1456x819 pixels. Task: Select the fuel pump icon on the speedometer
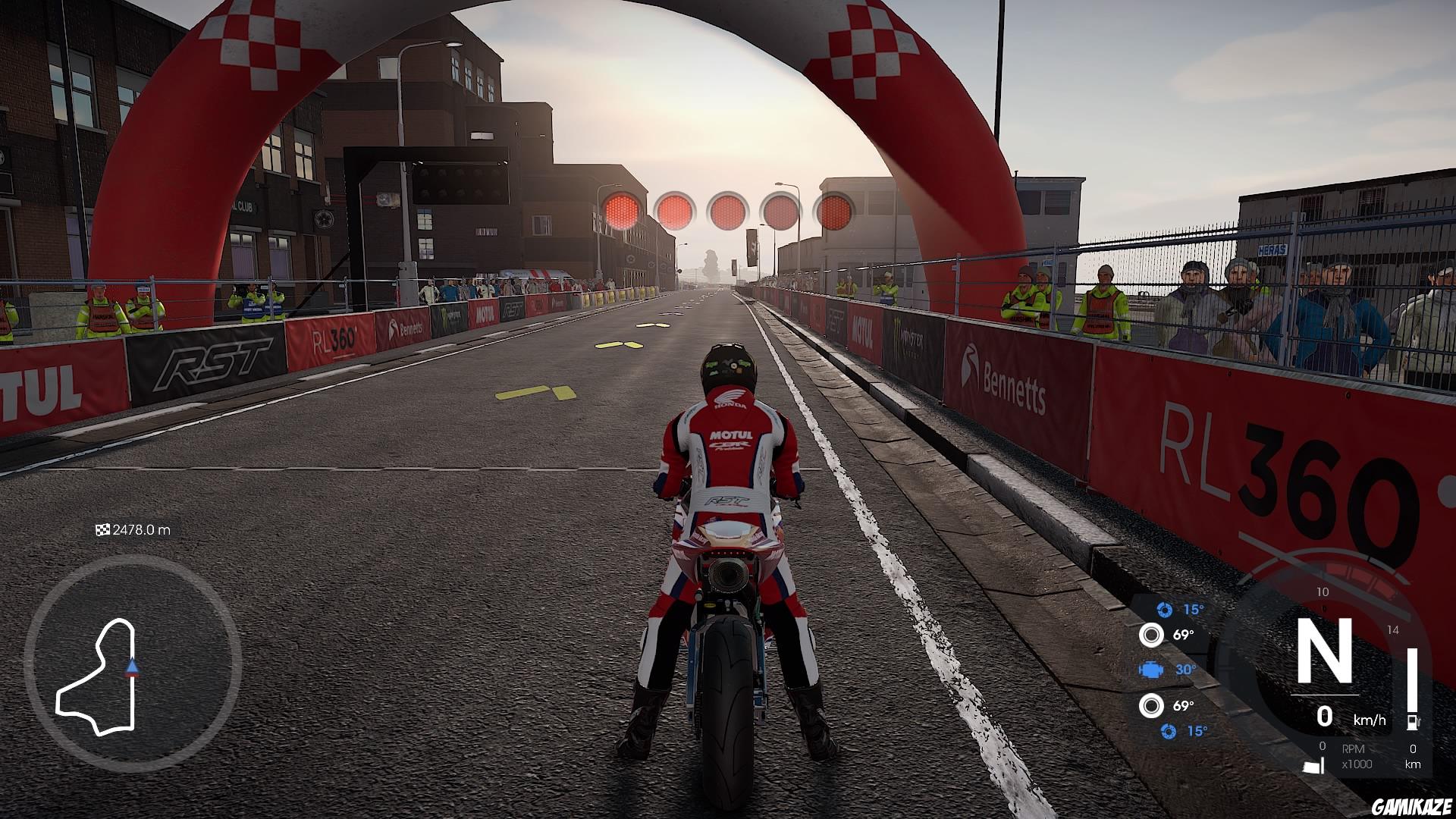1412,721
